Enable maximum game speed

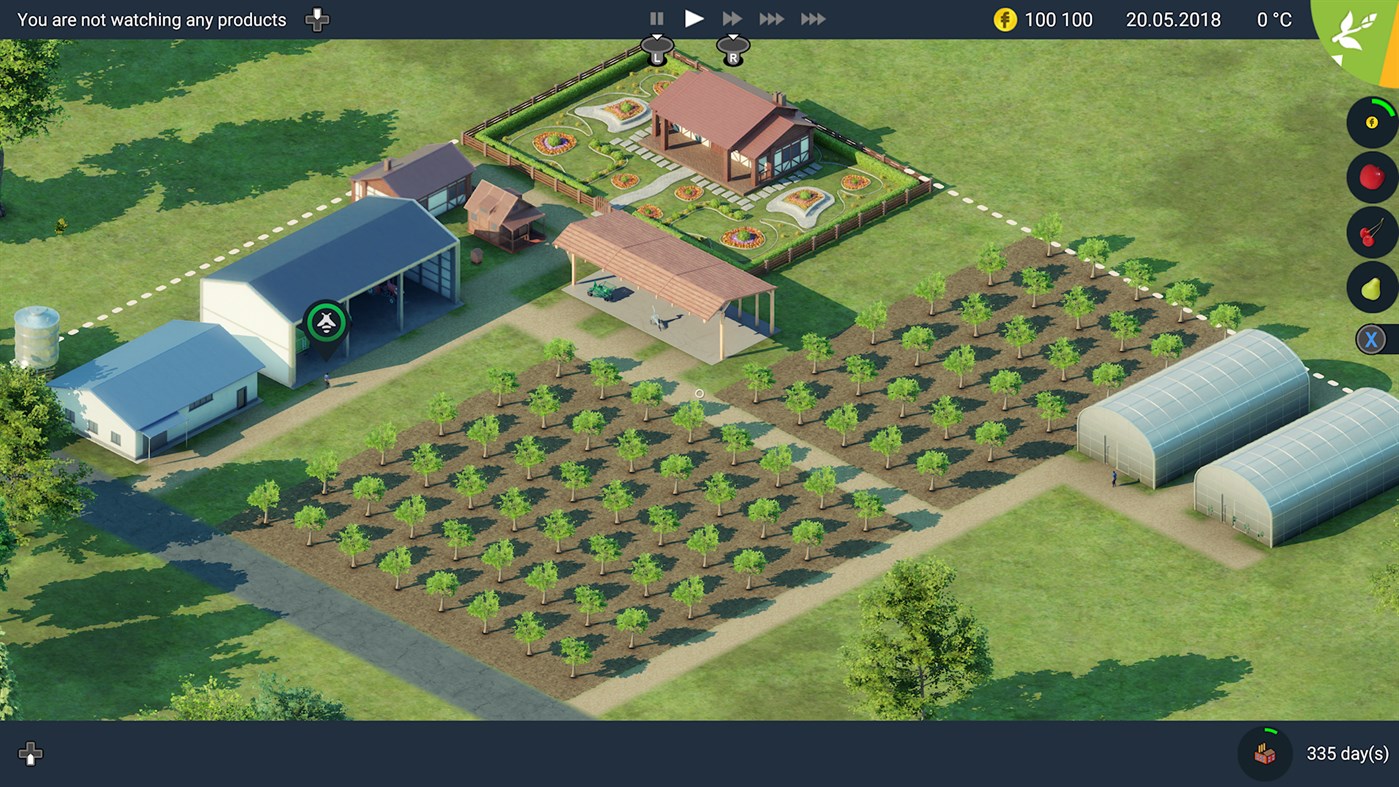coord(812,18)
